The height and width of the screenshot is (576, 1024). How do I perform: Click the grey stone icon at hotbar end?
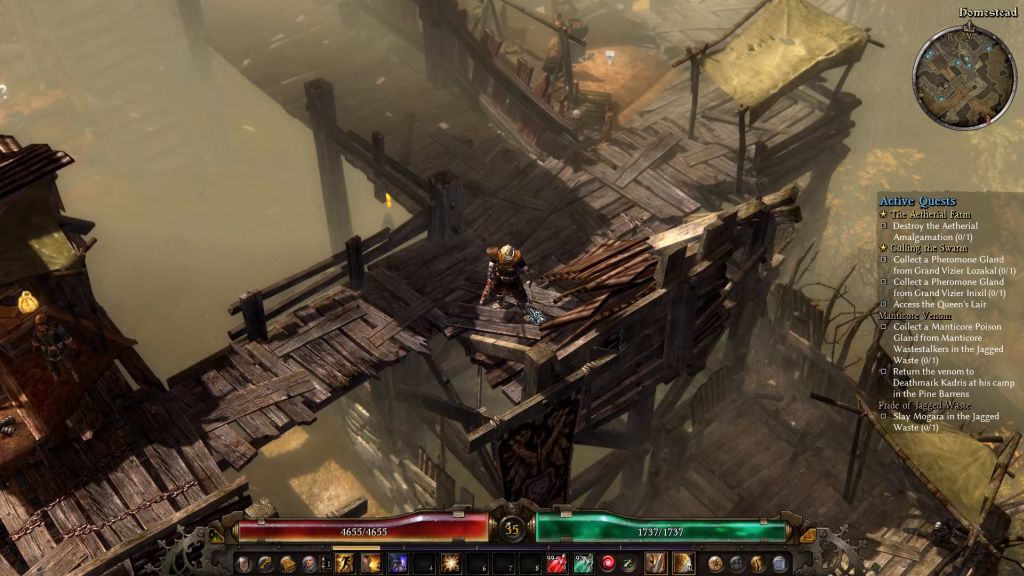(779, 563)
